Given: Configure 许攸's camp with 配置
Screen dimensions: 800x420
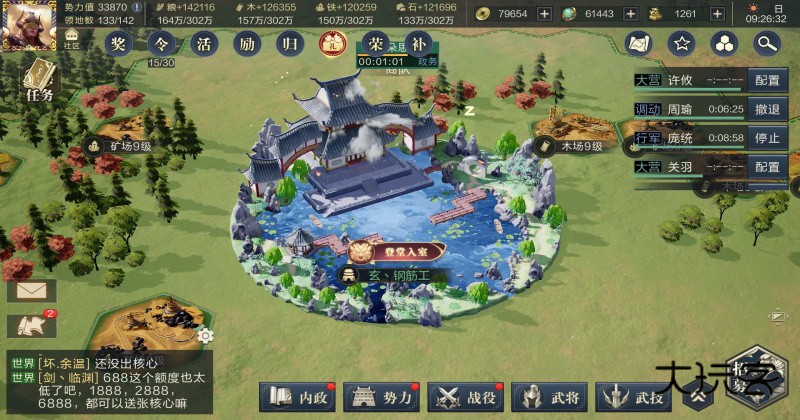Looking at the screenshot, I should (767, 80).
